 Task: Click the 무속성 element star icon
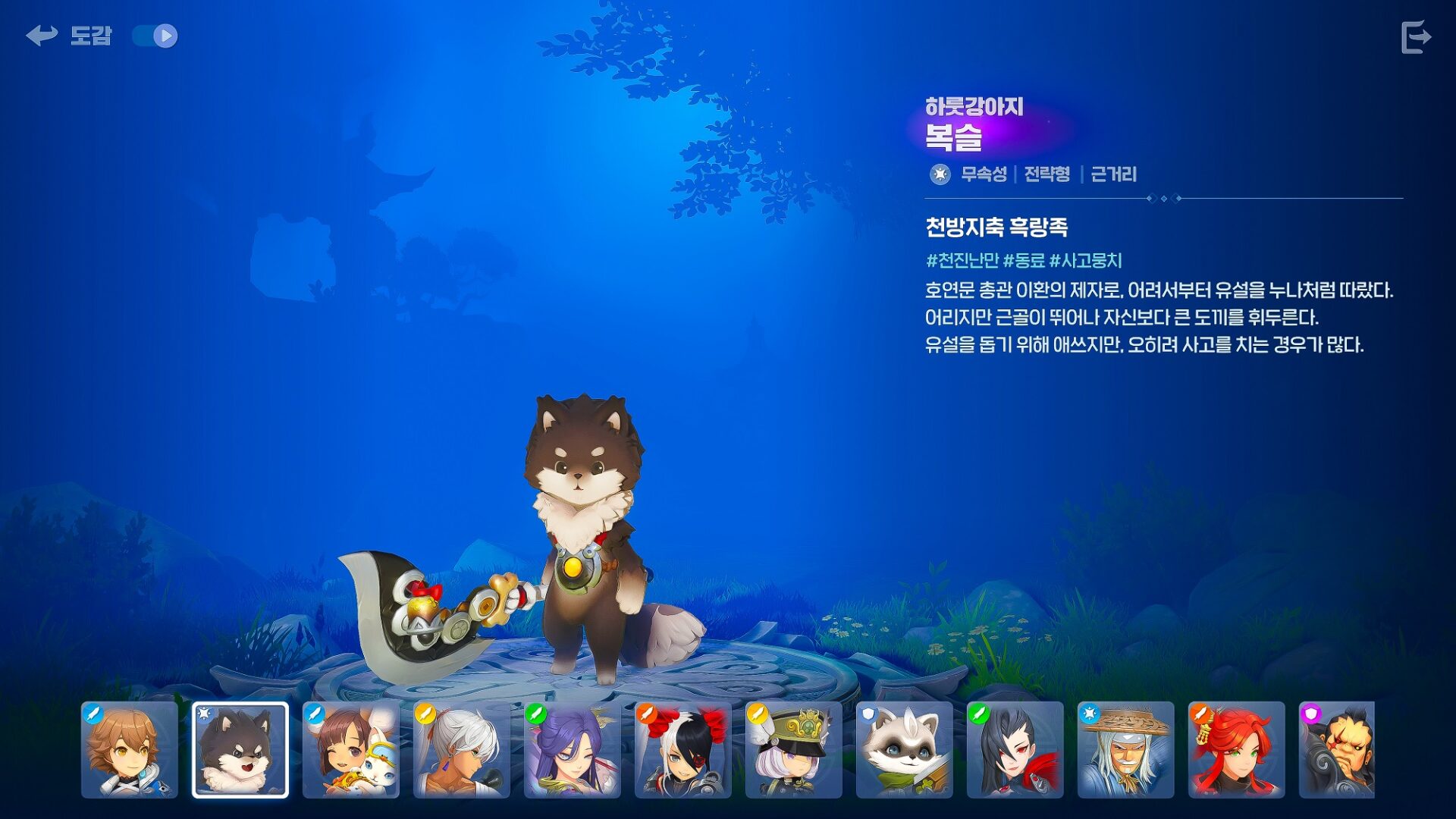point(939,173)
